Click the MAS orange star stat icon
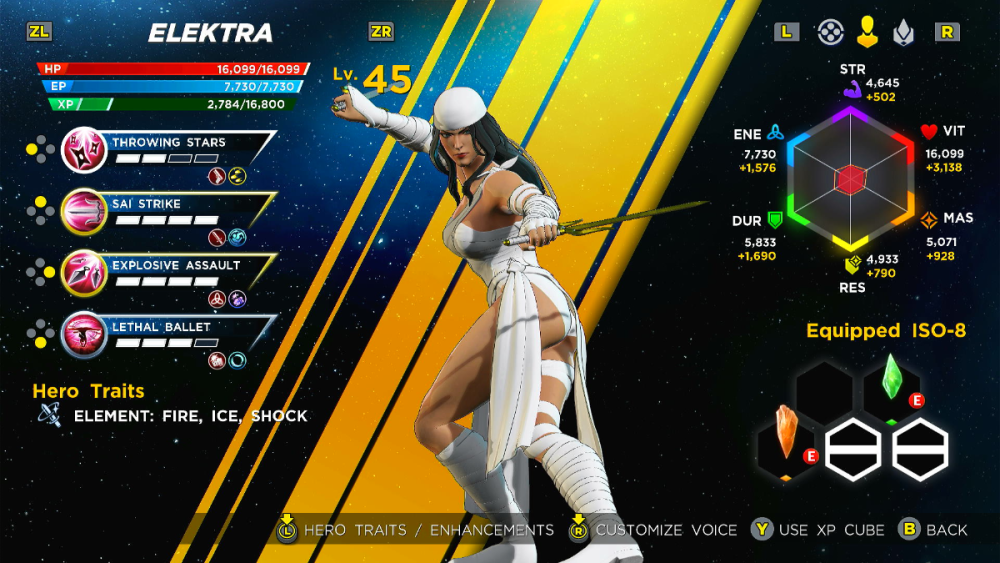1000x563 pixels. (928, 219)
